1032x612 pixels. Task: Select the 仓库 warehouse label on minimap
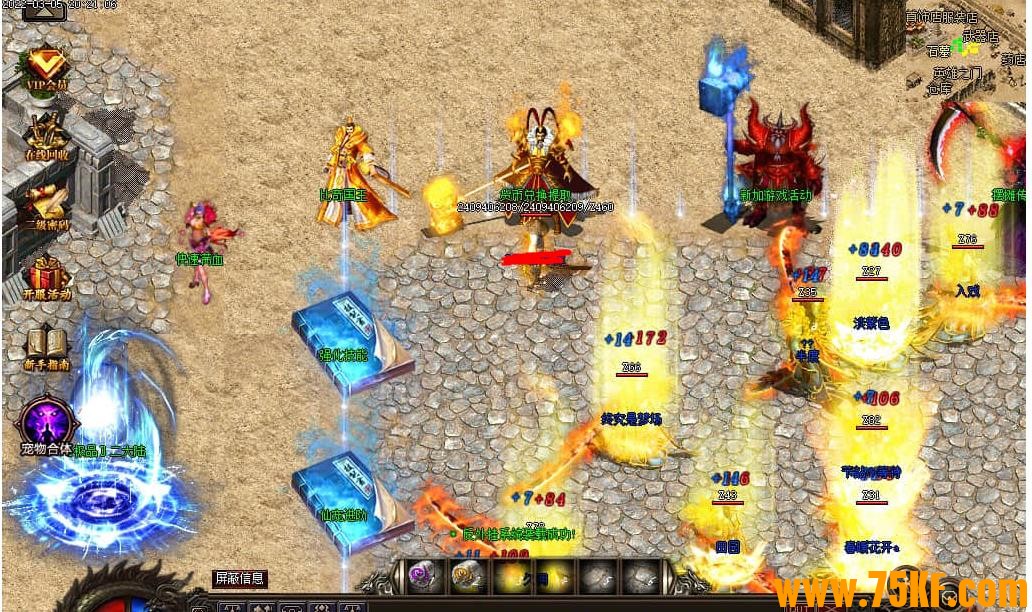point(939,89)
